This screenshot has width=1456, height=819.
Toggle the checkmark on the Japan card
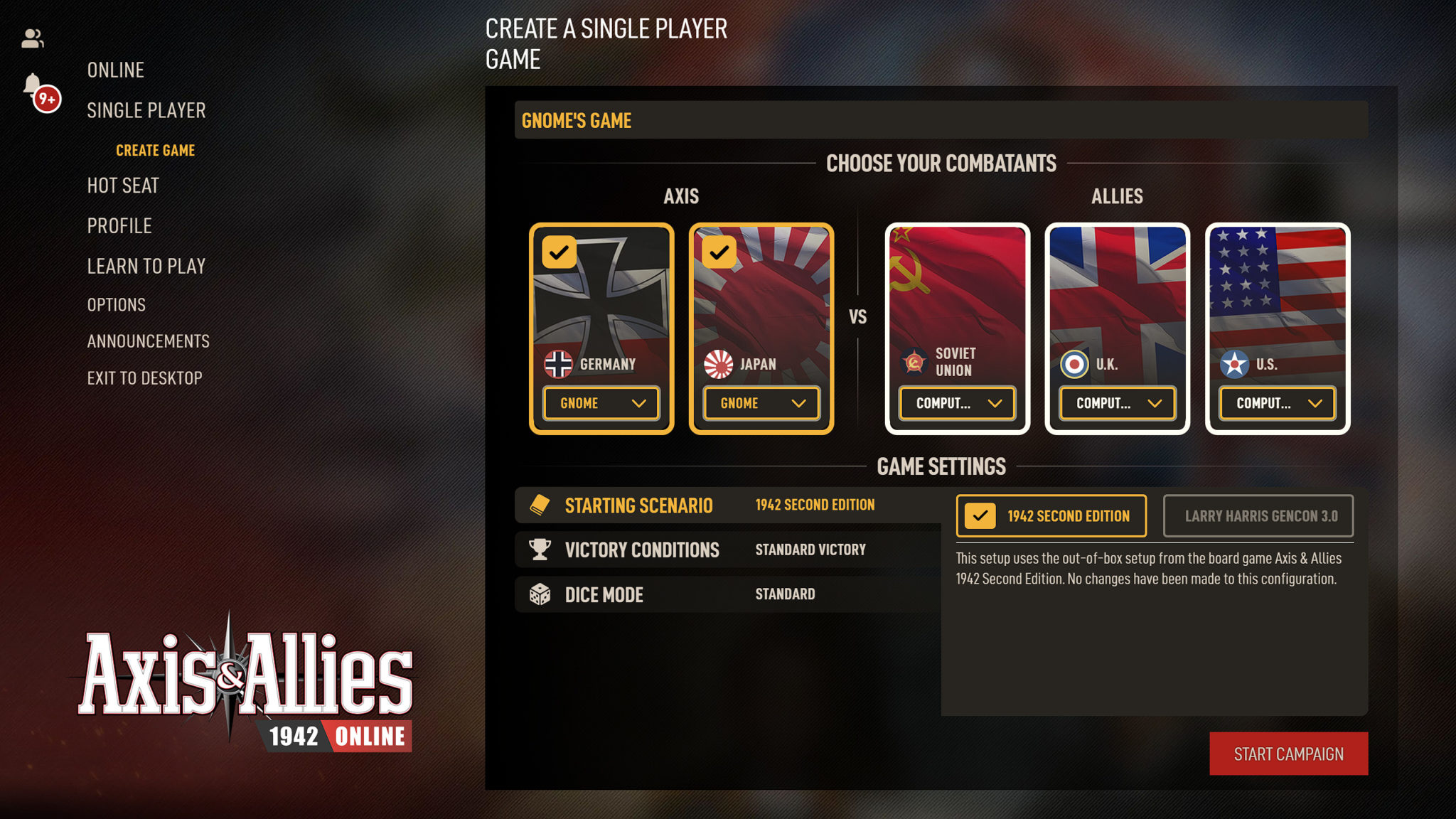pyautogui.click(x=719, y=252)
